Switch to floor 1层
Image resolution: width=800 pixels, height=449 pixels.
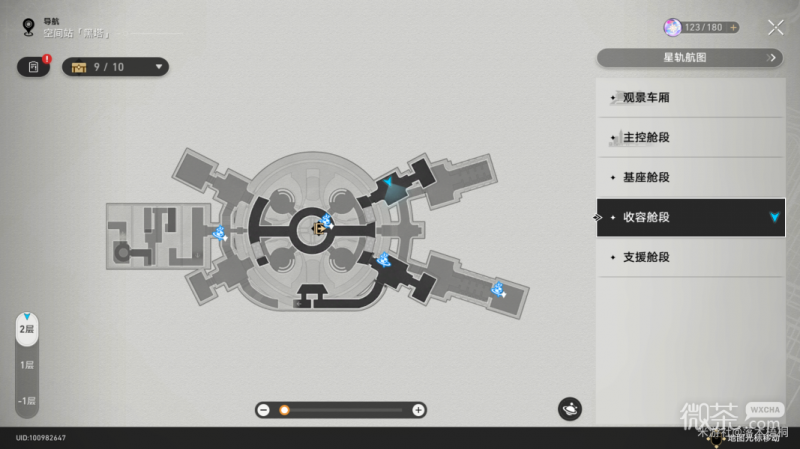(27, 365)
